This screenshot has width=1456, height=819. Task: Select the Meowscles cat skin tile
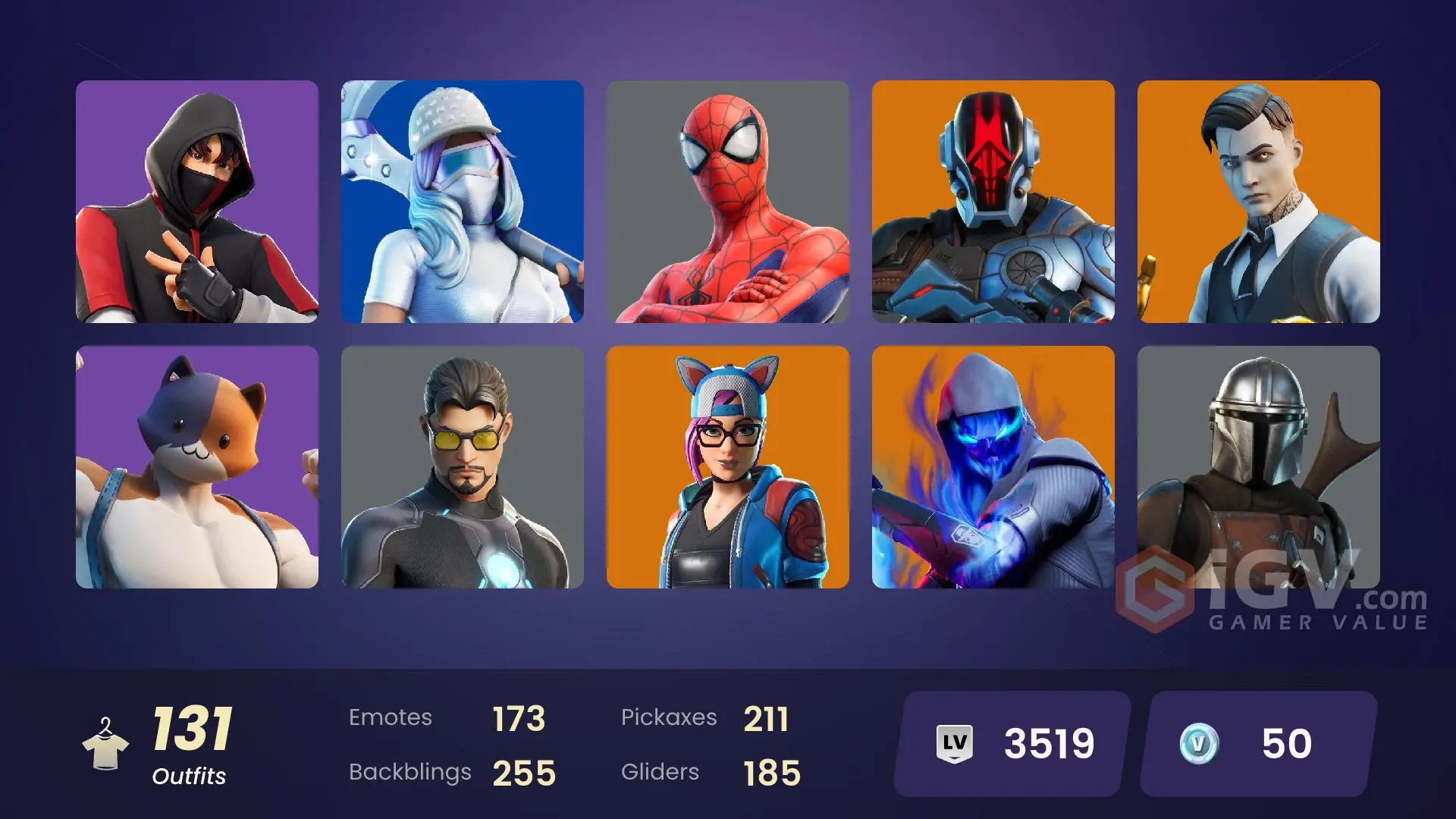coord(197,468)
